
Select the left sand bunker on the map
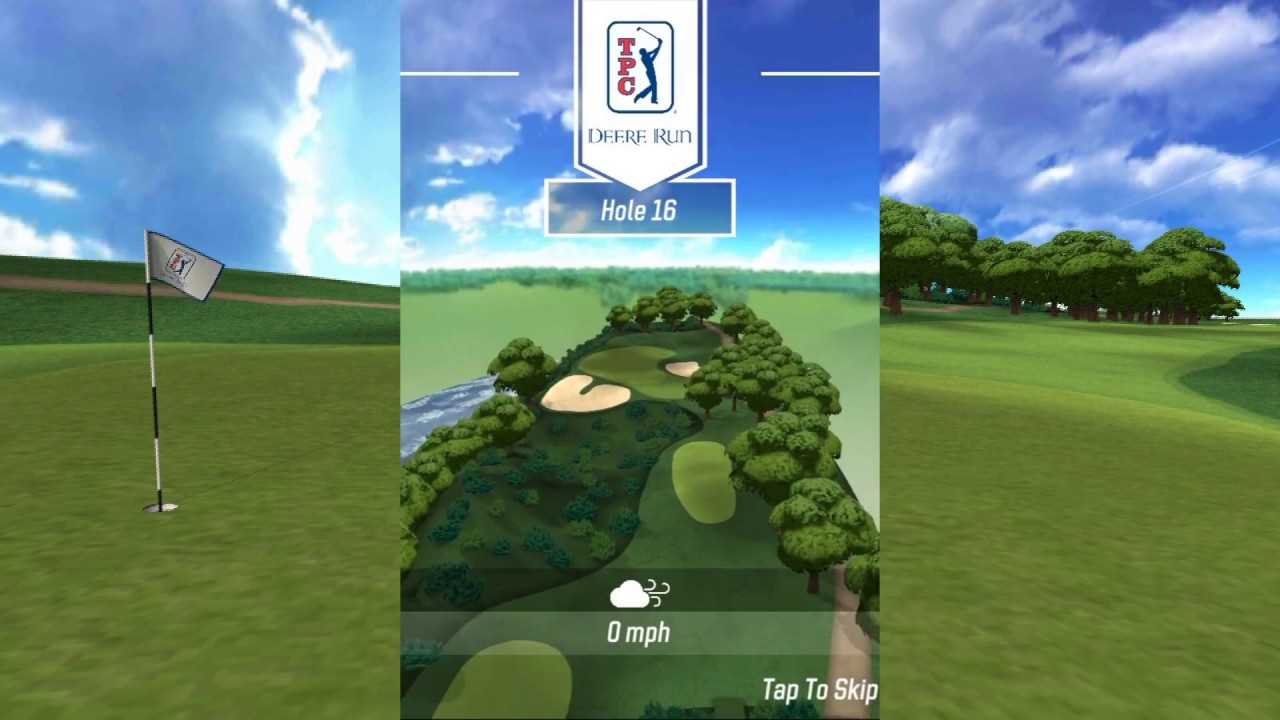pyautogui.click(x=583, y=395)
